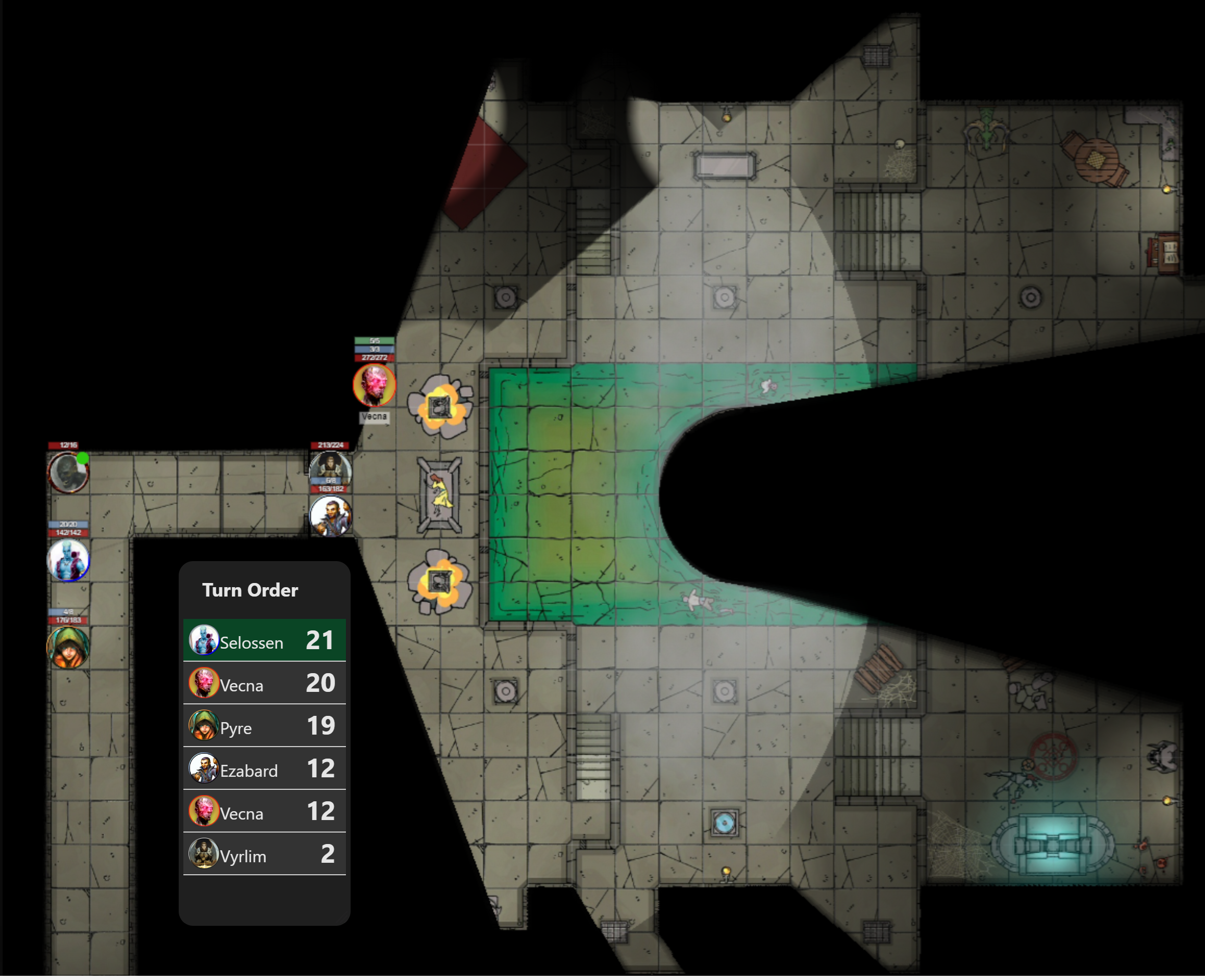Select the Vecna token on the map

[x=374, y=385]
